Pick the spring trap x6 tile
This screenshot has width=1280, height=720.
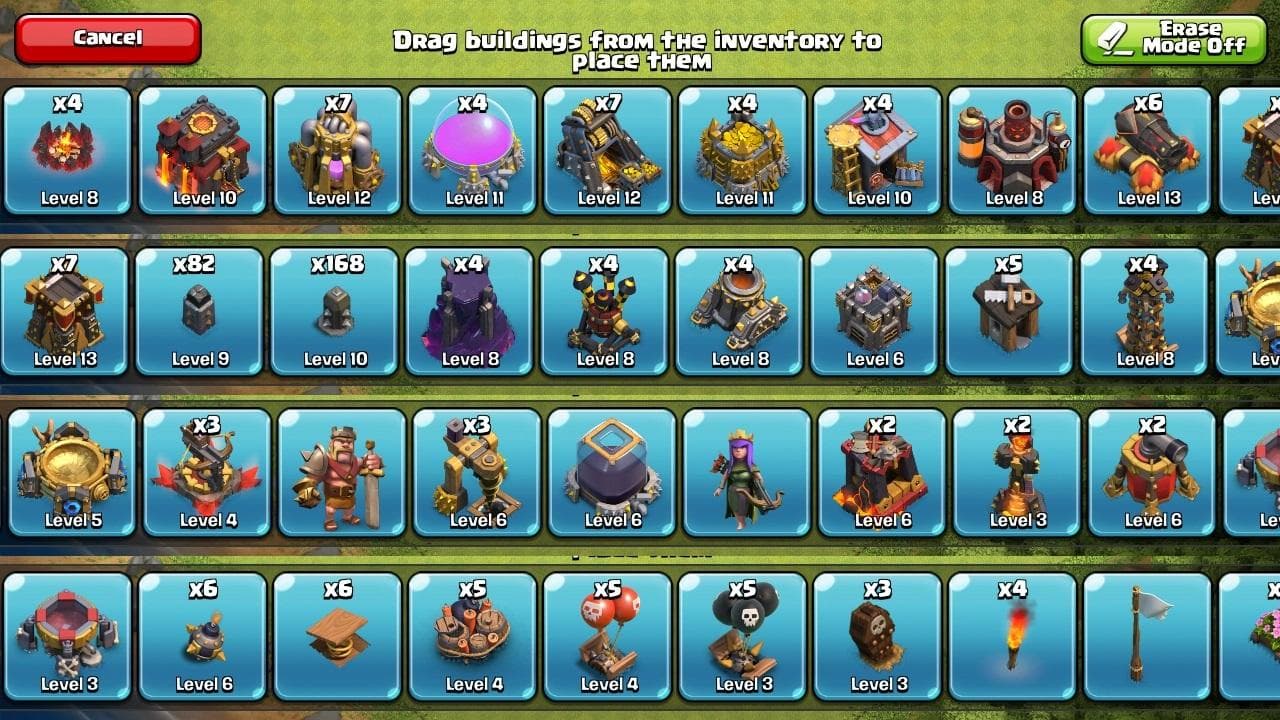(x=338, y=636)
